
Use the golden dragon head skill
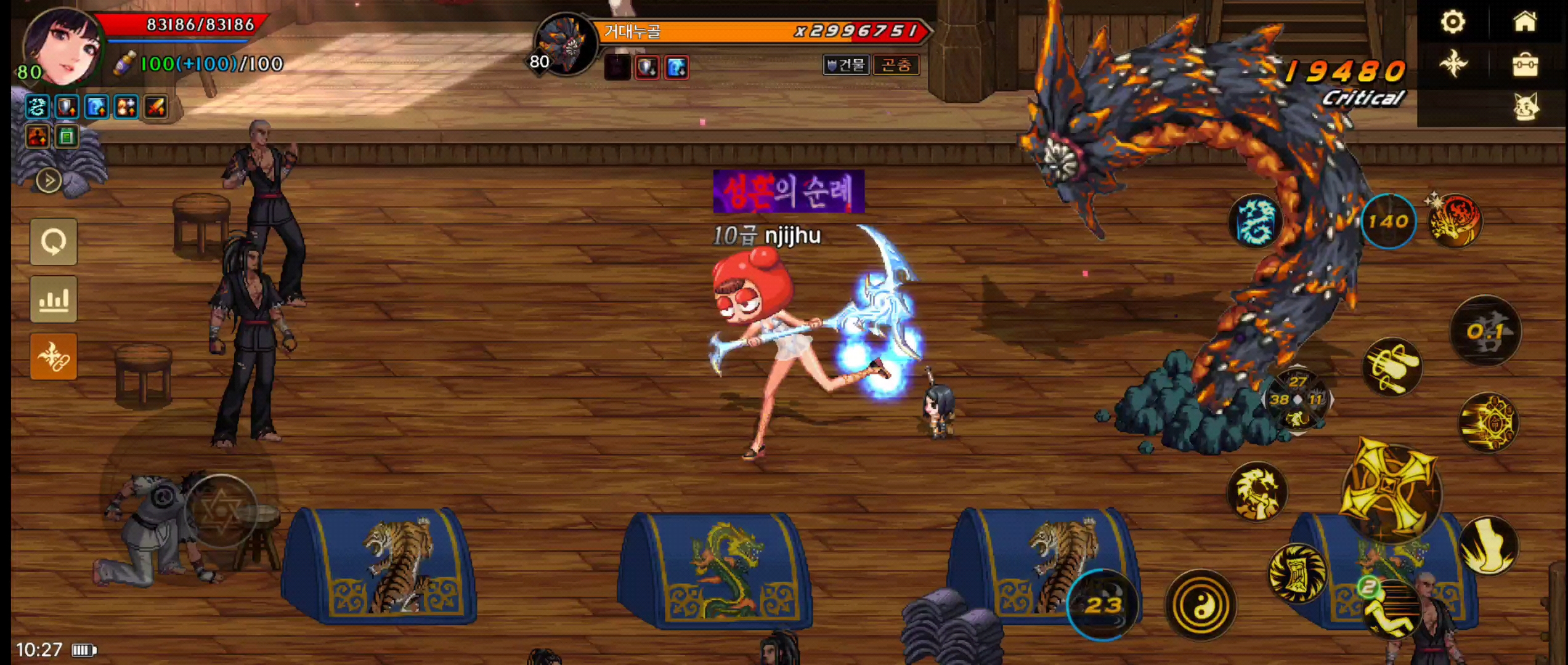click(x=1257, y=492)
